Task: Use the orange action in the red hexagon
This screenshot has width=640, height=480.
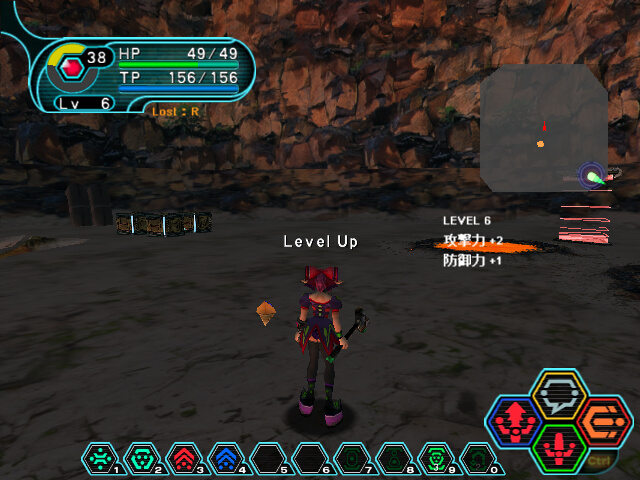Action: [602, 421]
